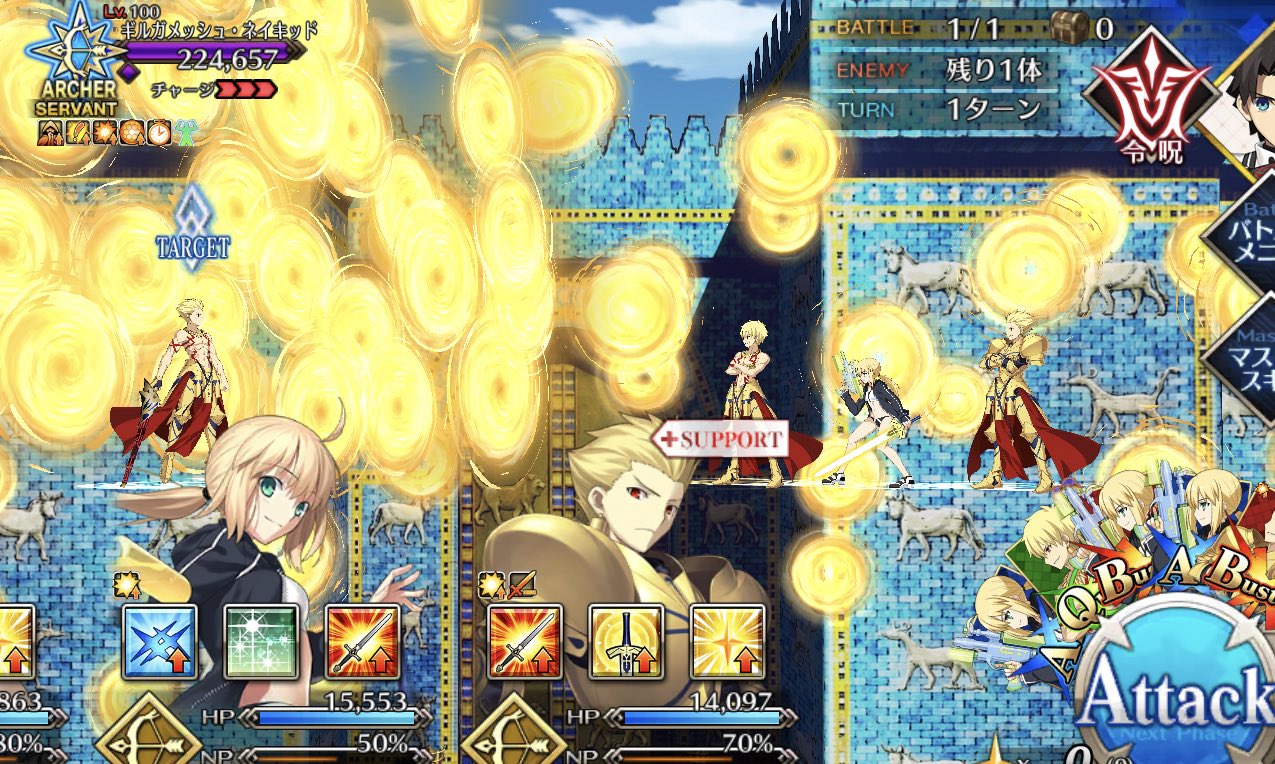Viewport: 1275px width, 764px height.
Task: Activate the blue starburst skill
Action: coord(158,642)
